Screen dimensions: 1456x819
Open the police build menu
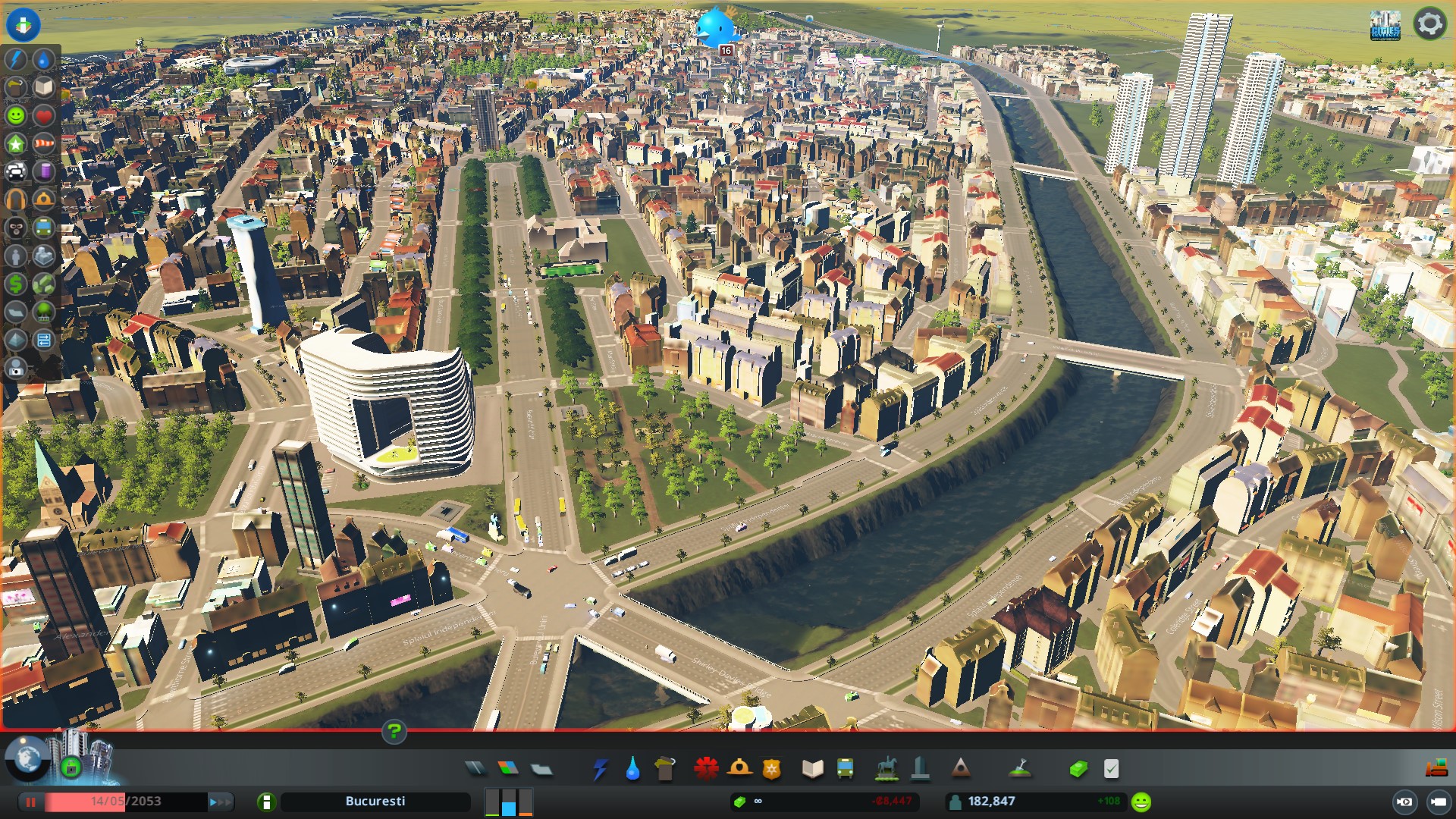point(772,770)
